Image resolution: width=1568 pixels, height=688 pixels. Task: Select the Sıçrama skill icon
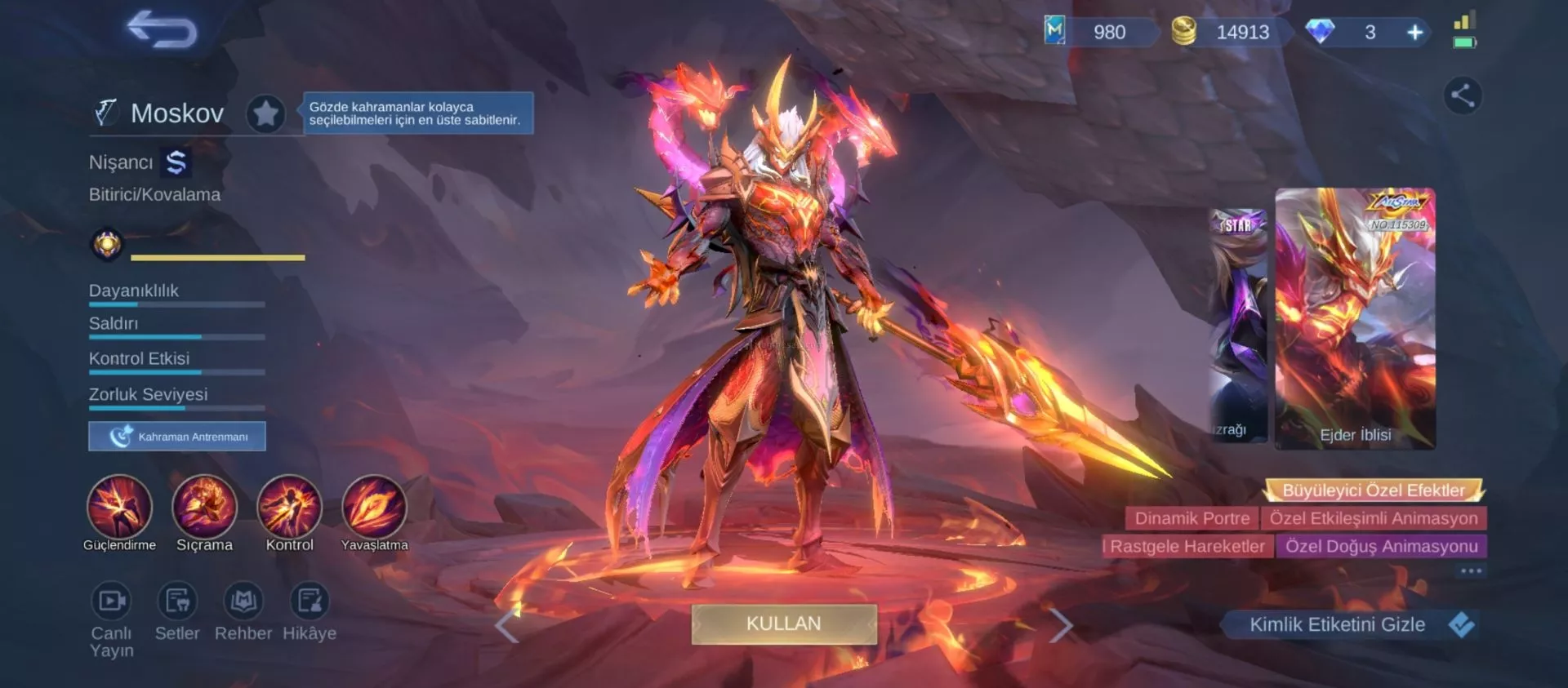click(x=204, y=507)
